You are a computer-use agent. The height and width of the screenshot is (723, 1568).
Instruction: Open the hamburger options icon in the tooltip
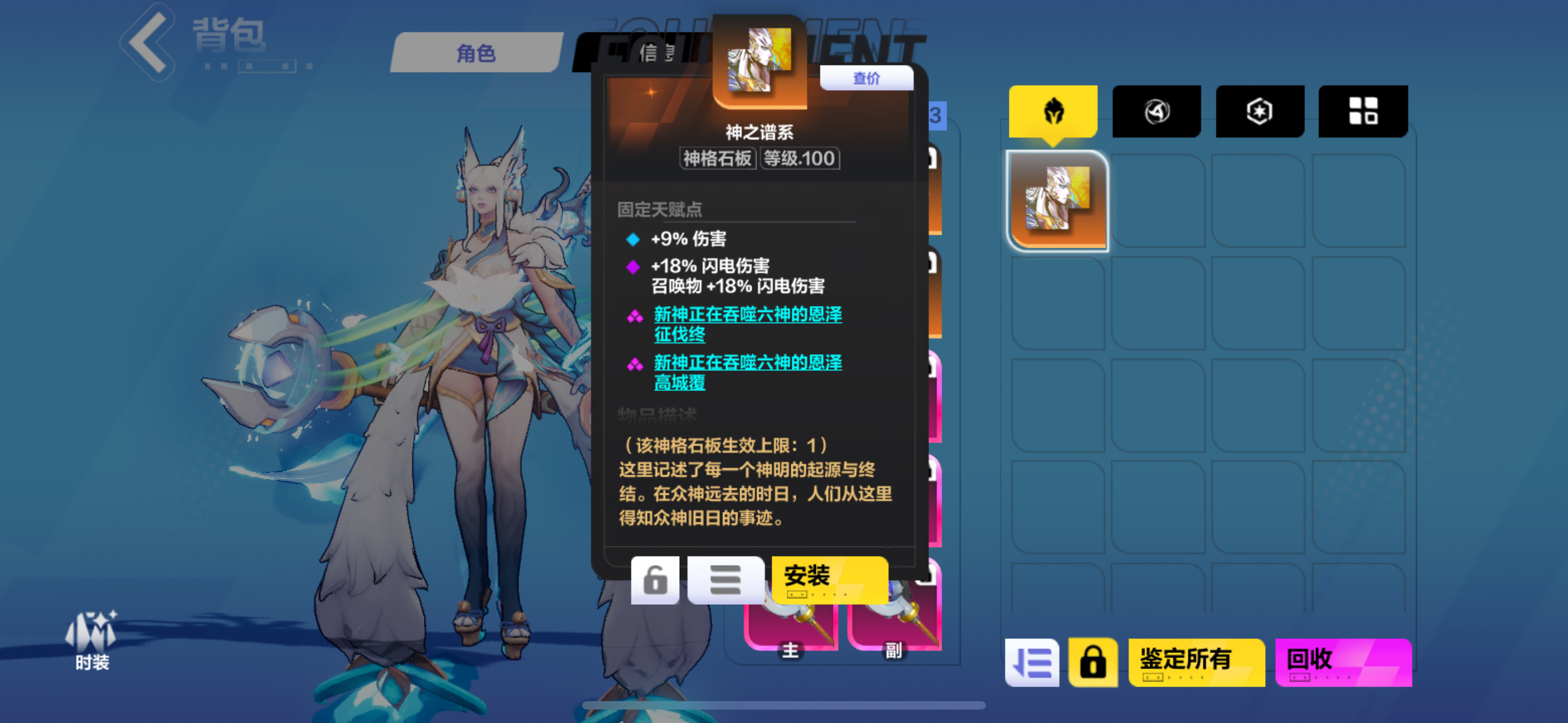[725, 580]
